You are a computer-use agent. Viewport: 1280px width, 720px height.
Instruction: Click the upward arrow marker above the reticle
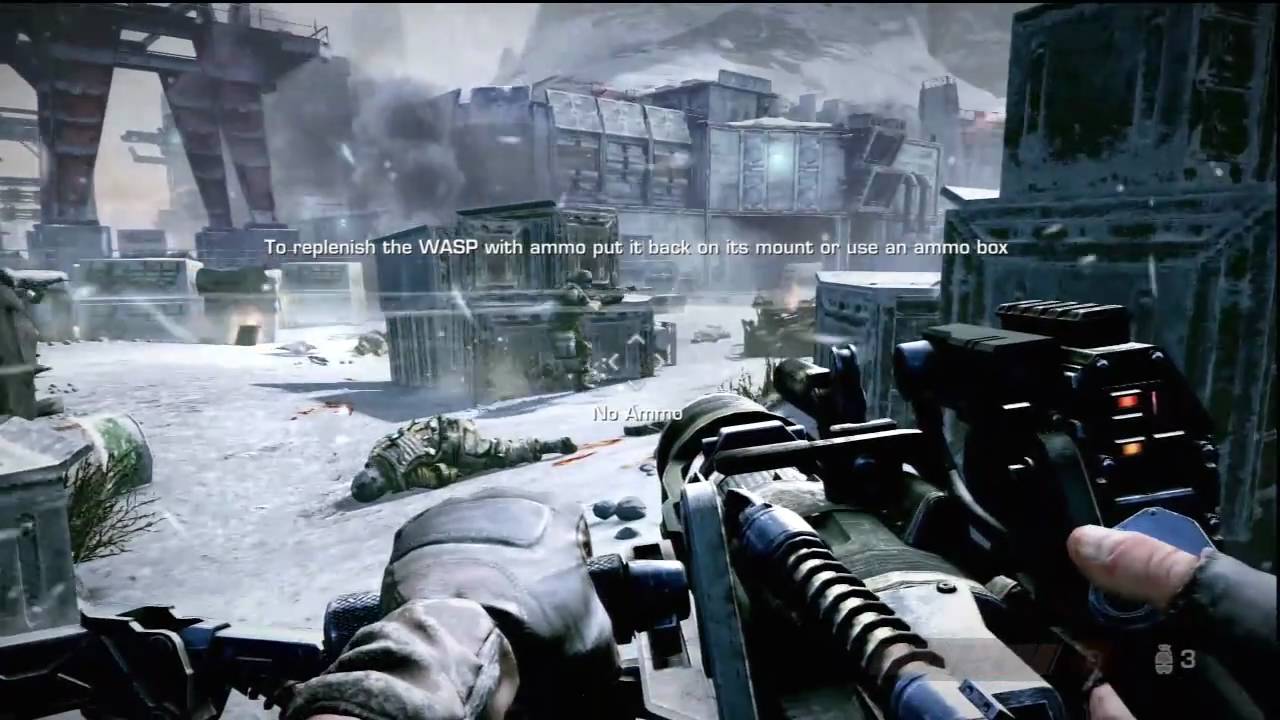click(x=637, y=340)
